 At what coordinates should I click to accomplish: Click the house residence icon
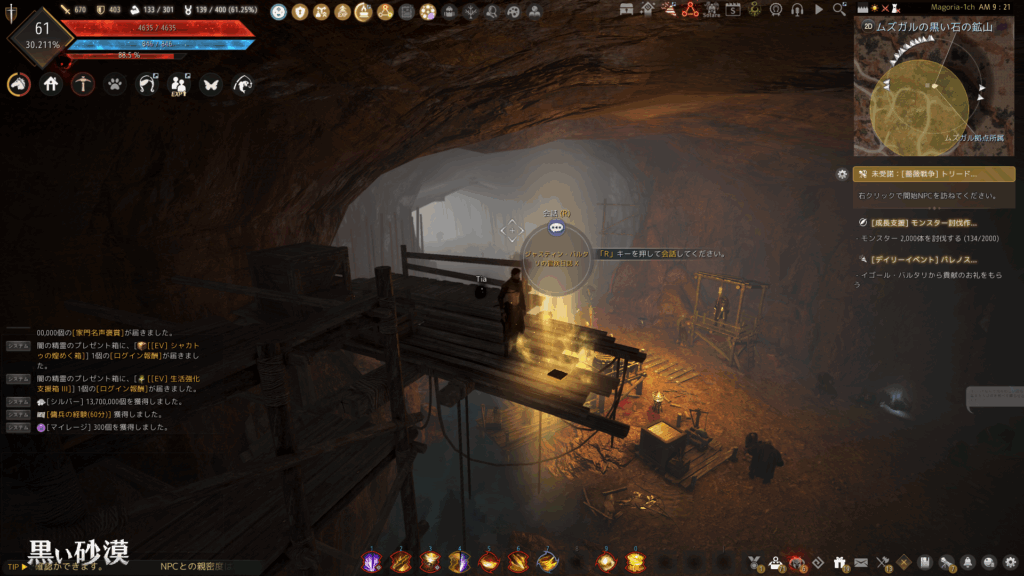[51, 85]
